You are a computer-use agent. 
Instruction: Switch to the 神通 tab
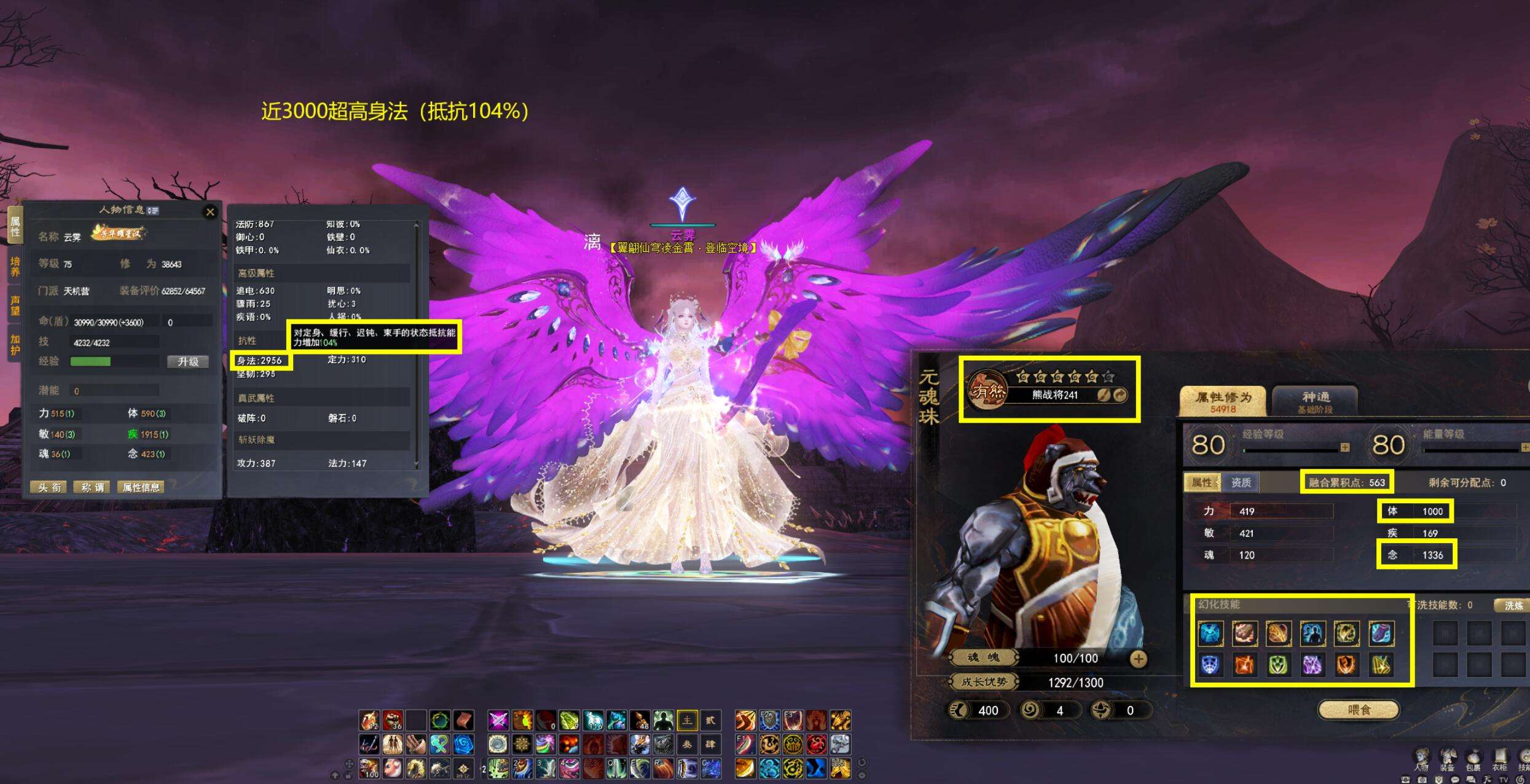pyautogui.click(x=1315, y=401)
